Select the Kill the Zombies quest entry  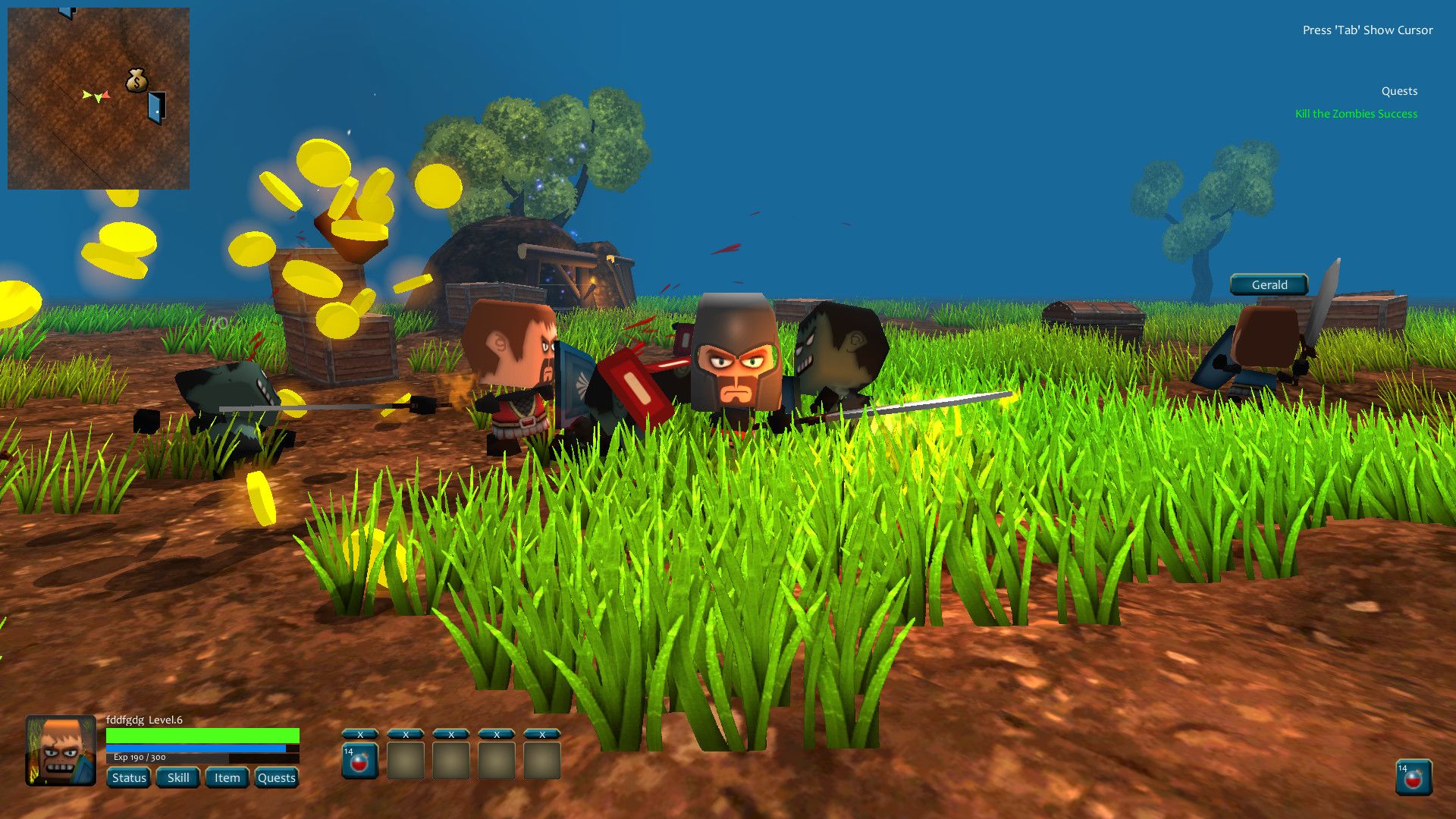(1356, 114)
